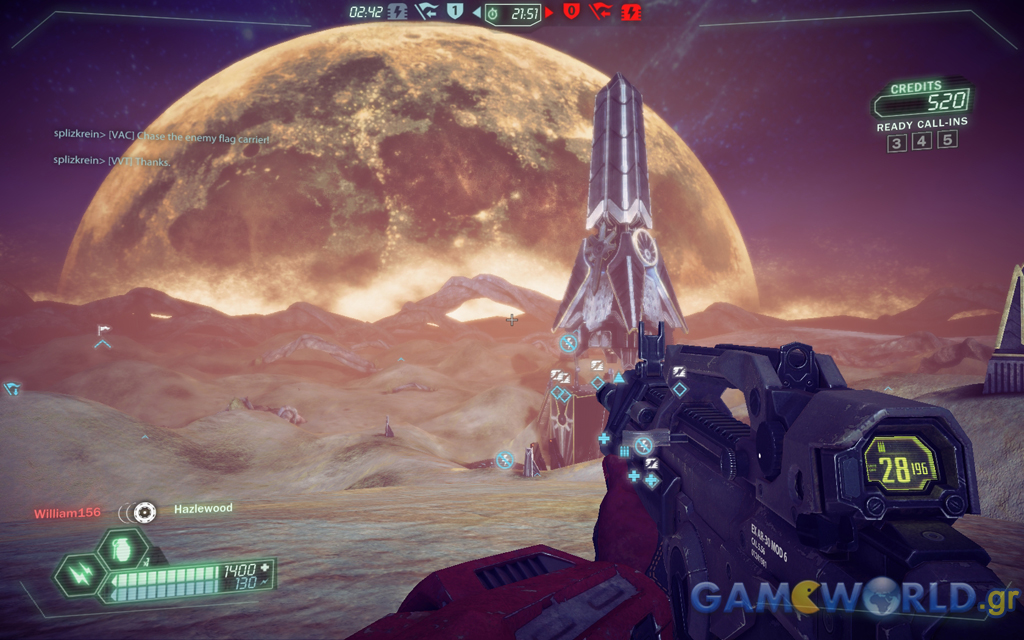Click the blue team flag status icon
1024x640 pixels.
coord(426,12)
